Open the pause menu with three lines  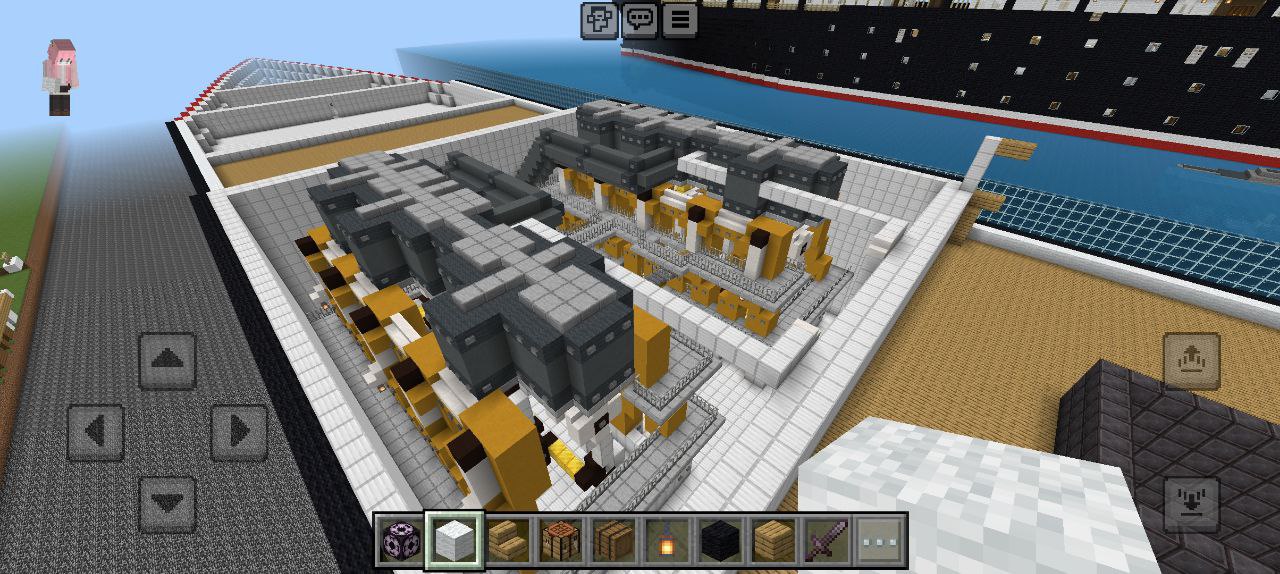(679, 19)
